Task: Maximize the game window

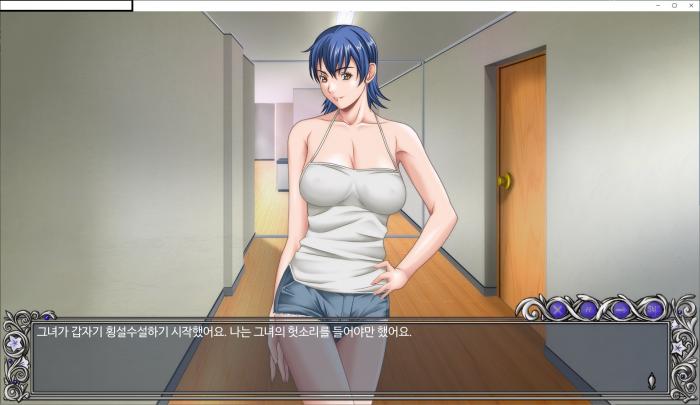Action: 674,6
